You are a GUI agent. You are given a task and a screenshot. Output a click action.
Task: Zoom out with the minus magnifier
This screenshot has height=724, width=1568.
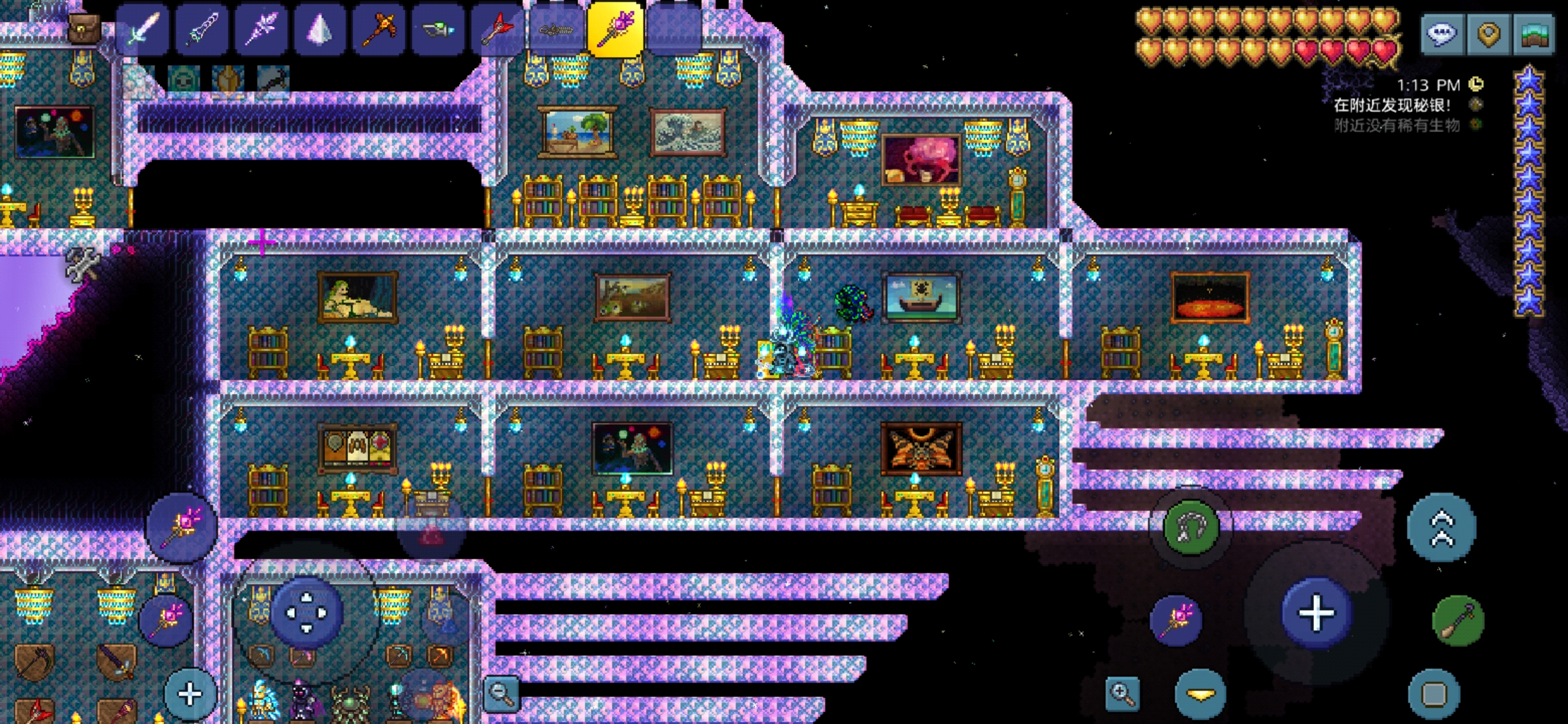[501, 694]
